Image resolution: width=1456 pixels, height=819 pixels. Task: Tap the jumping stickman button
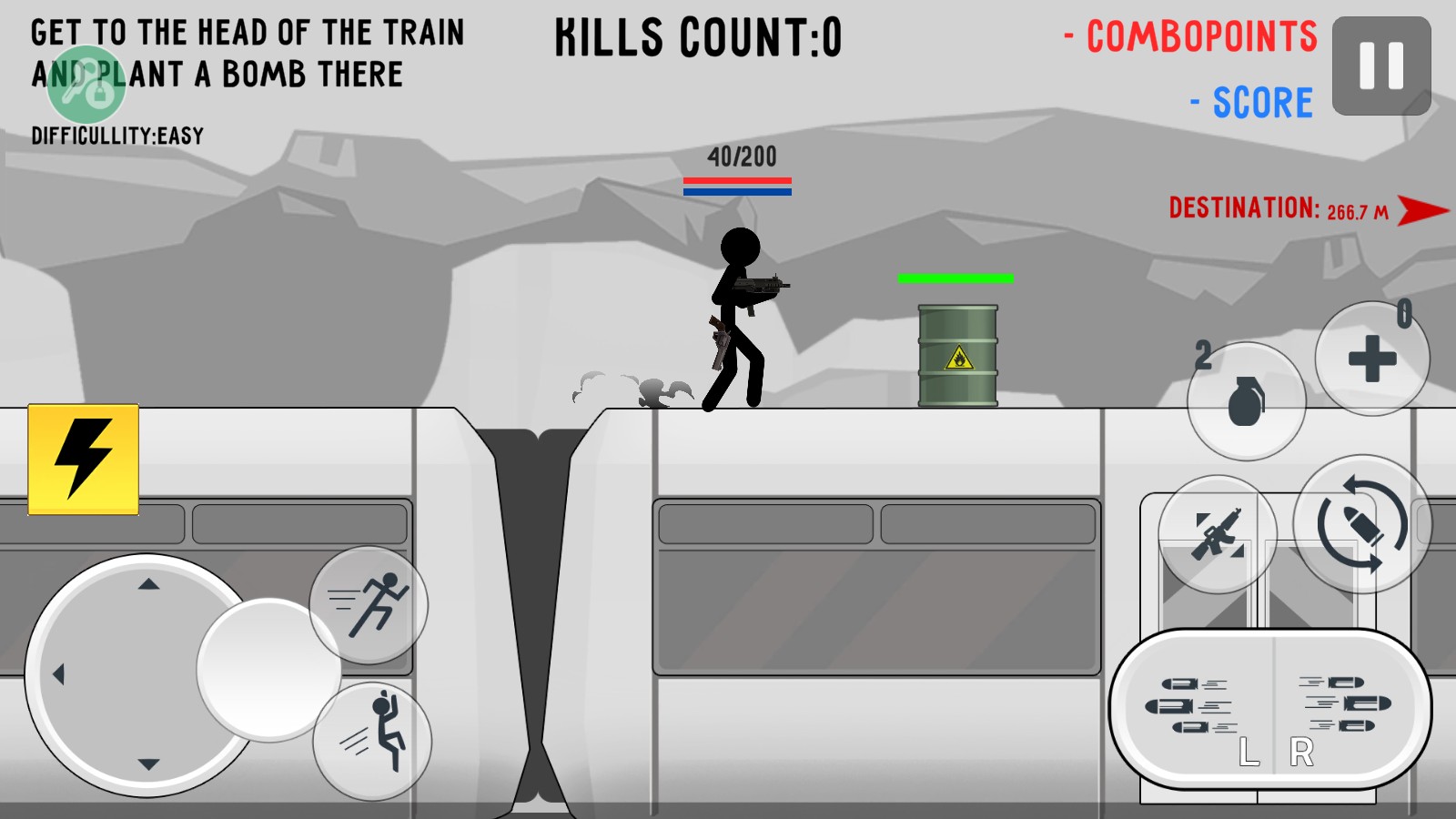[372, 741]
